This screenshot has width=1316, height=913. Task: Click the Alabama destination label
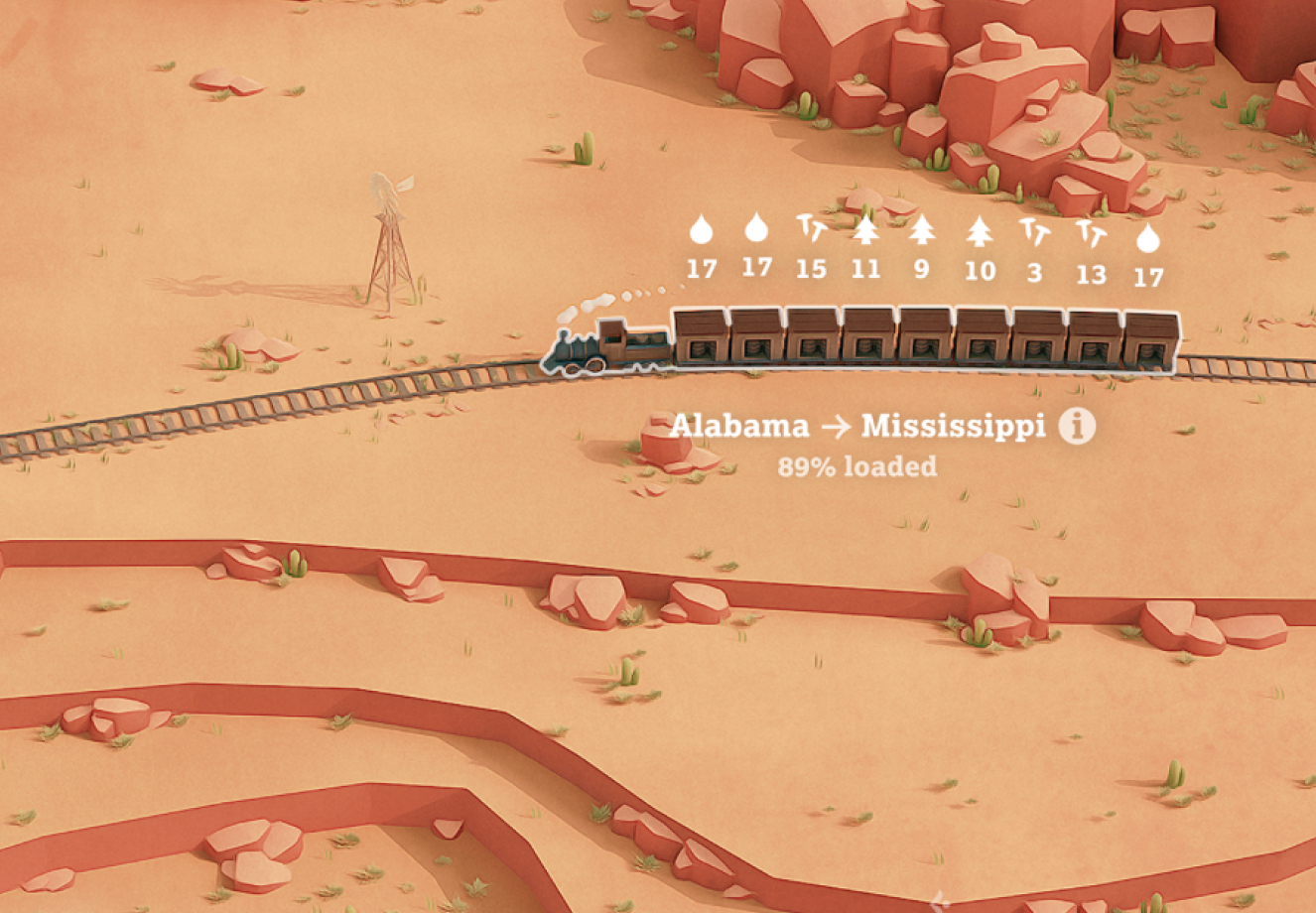741,427
